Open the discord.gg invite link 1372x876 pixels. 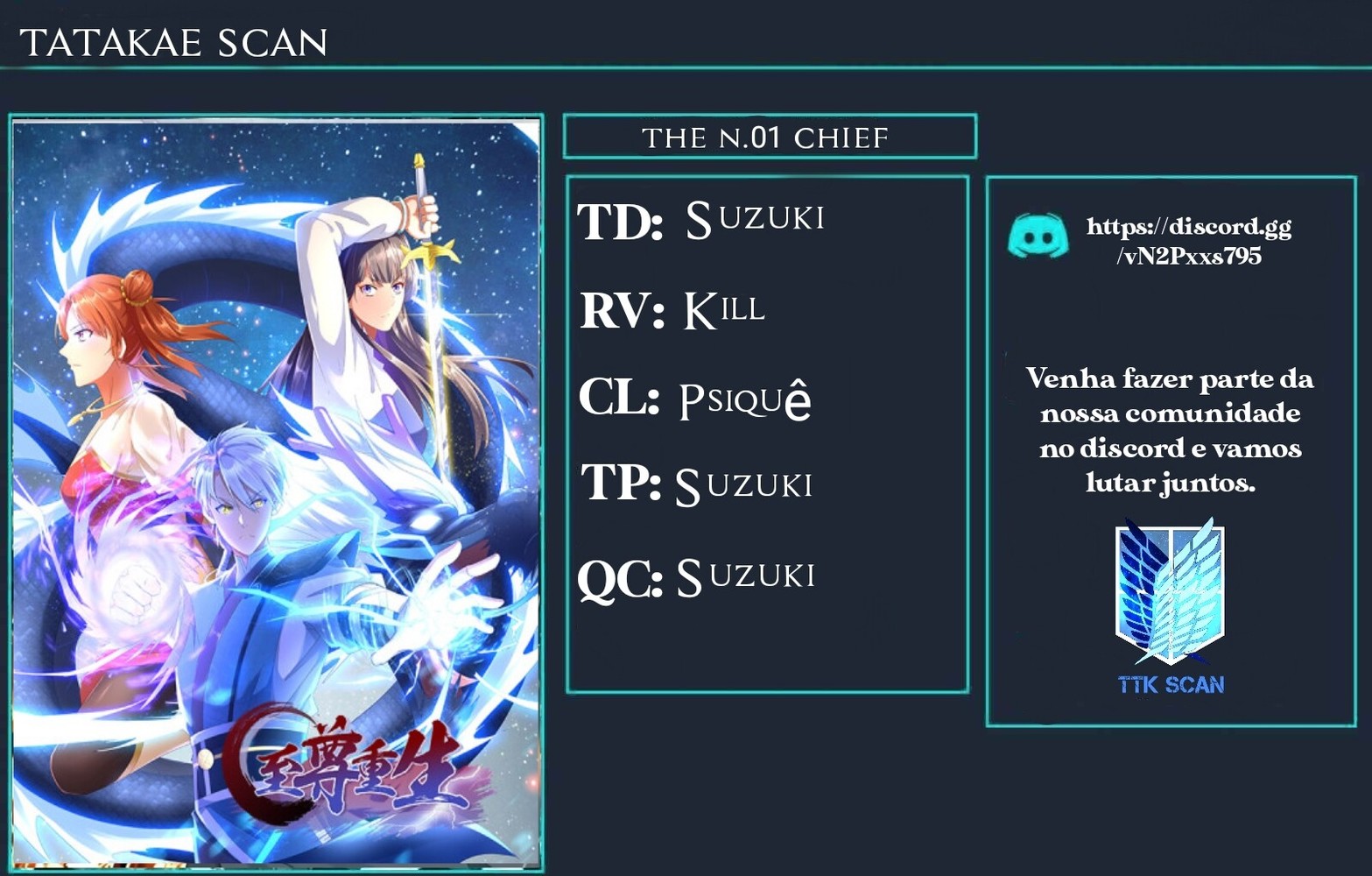[x=1188, y=241]
